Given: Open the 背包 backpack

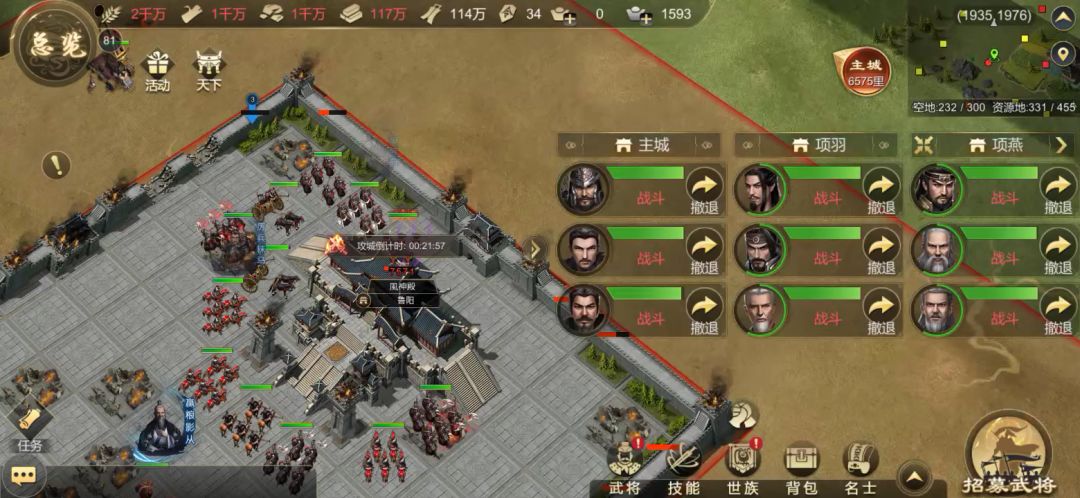Looking at the screenshot, I should tap(801, 468).
